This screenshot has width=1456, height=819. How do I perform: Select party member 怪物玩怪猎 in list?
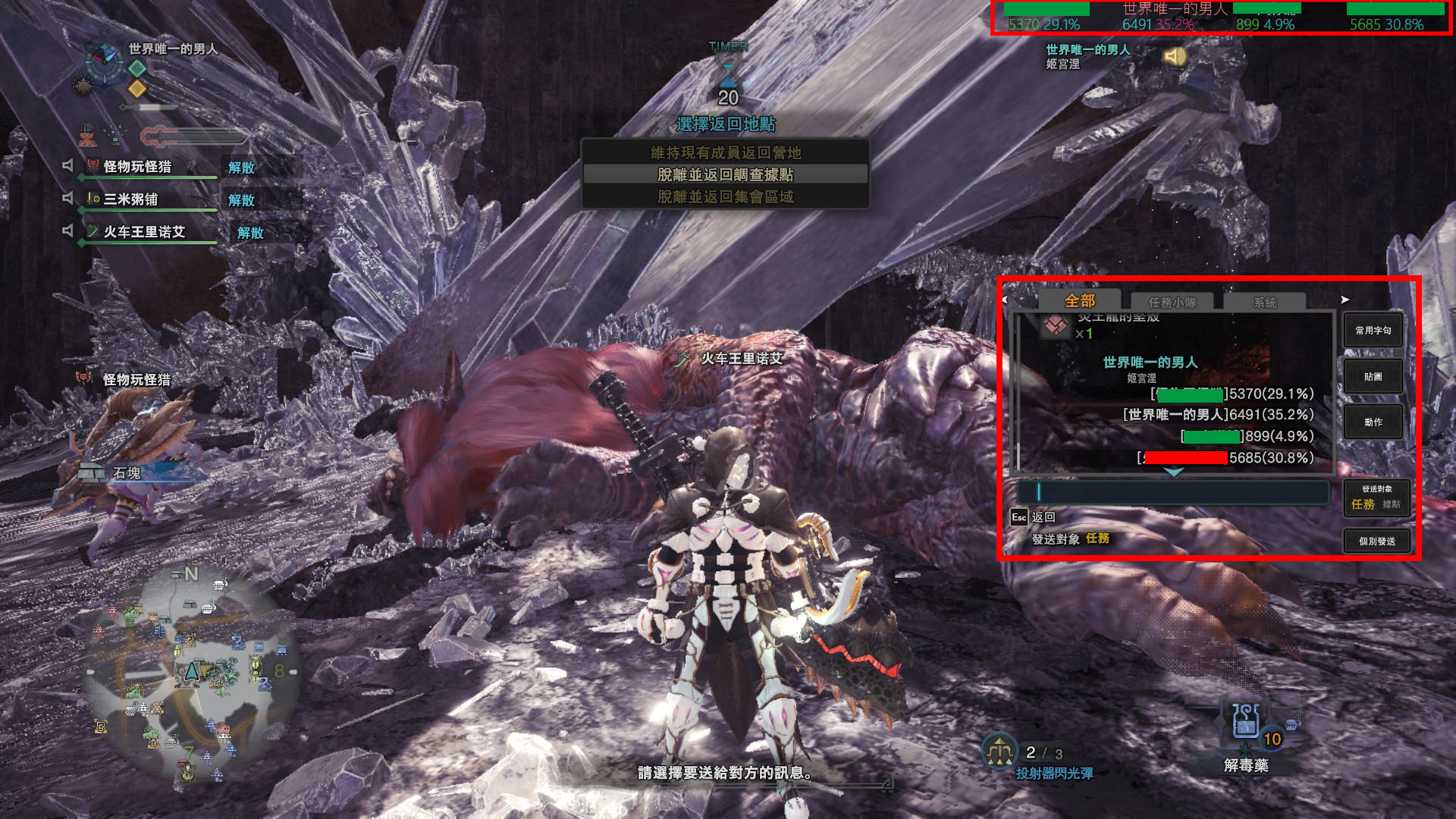[x=137, y=167]
